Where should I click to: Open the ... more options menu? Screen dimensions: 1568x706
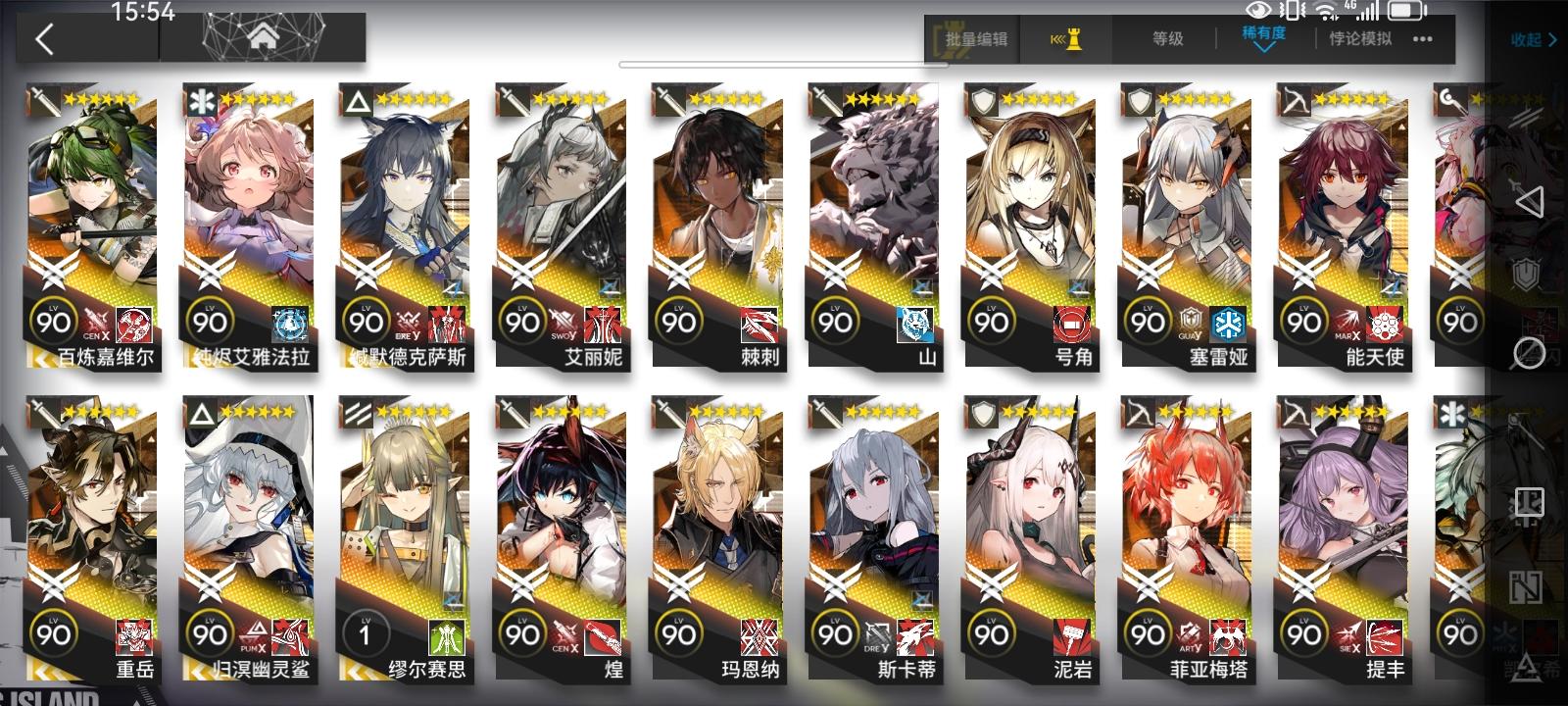(1423, 41)
